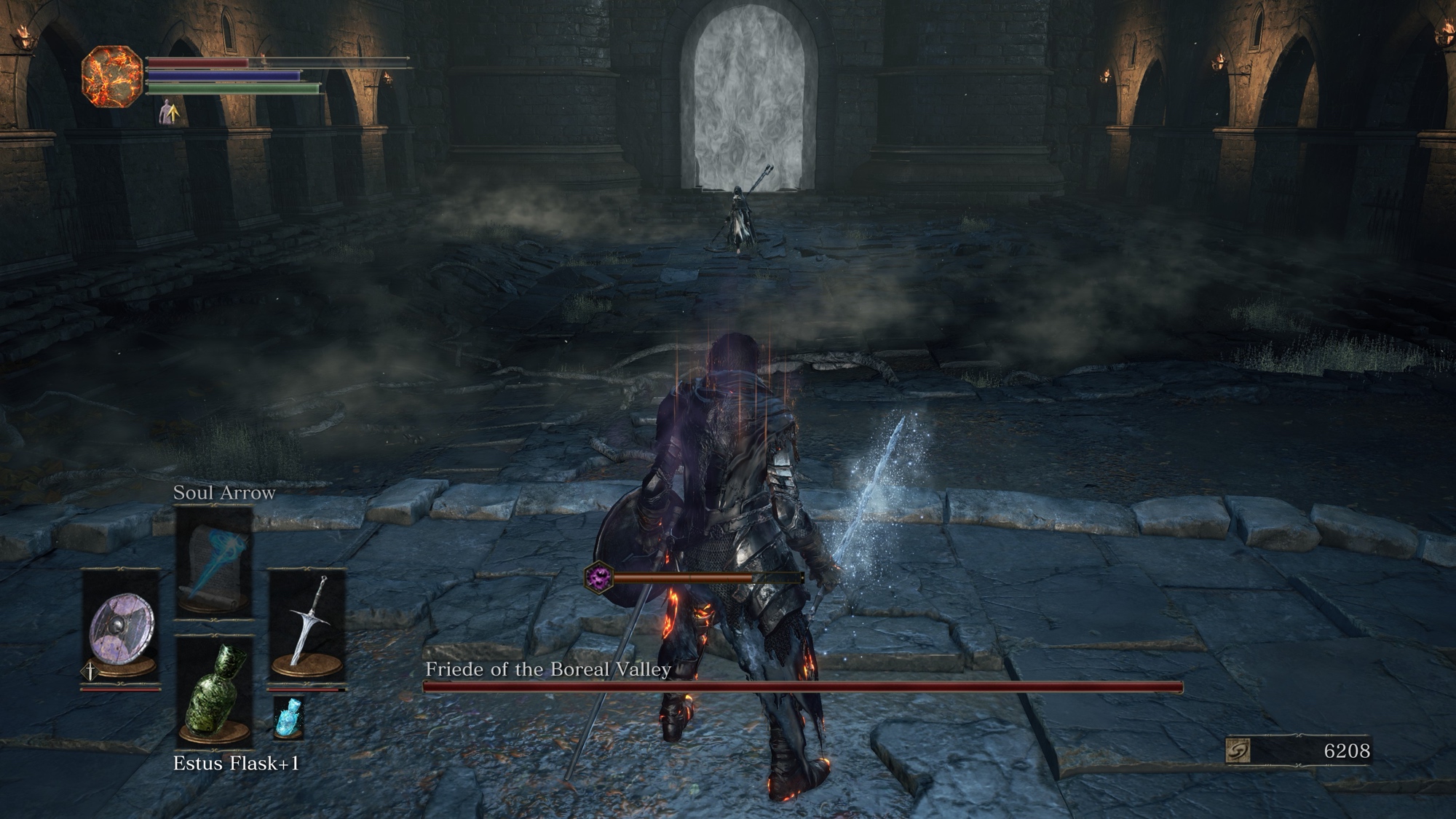1456x819 pixels.
Task: Choose the greatsword right-hand weapon slot
Action: pyautogui.click(x=306, y=624)
